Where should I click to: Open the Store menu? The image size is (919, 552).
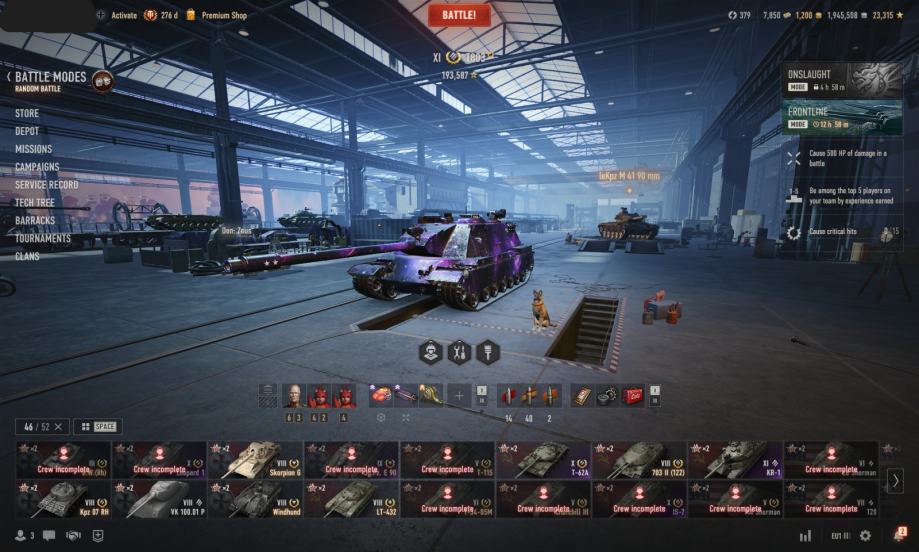click(27, 113)
